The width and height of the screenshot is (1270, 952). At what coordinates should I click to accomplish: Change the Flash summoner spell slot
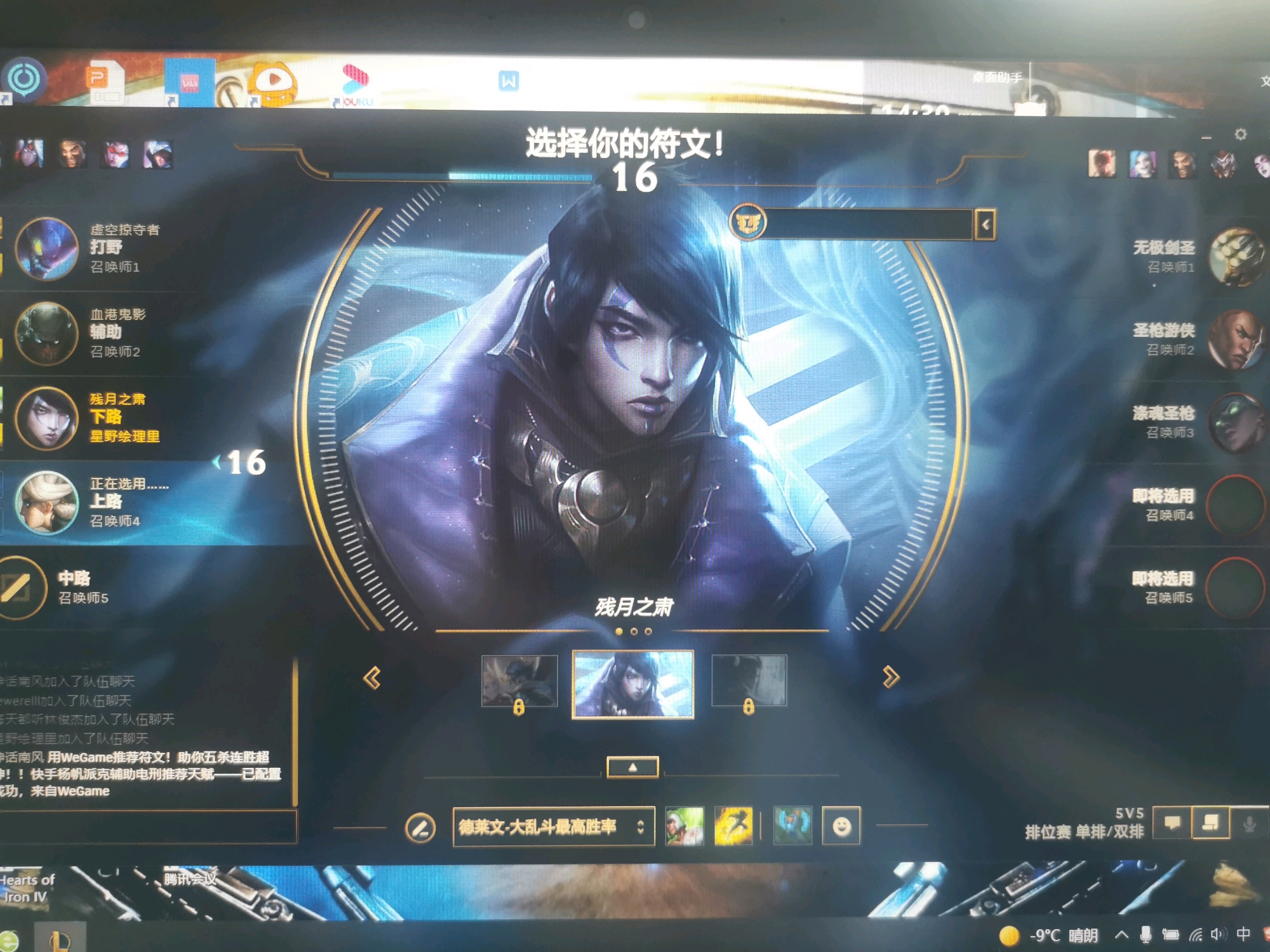pyautogui.click(x=733, y=826)
